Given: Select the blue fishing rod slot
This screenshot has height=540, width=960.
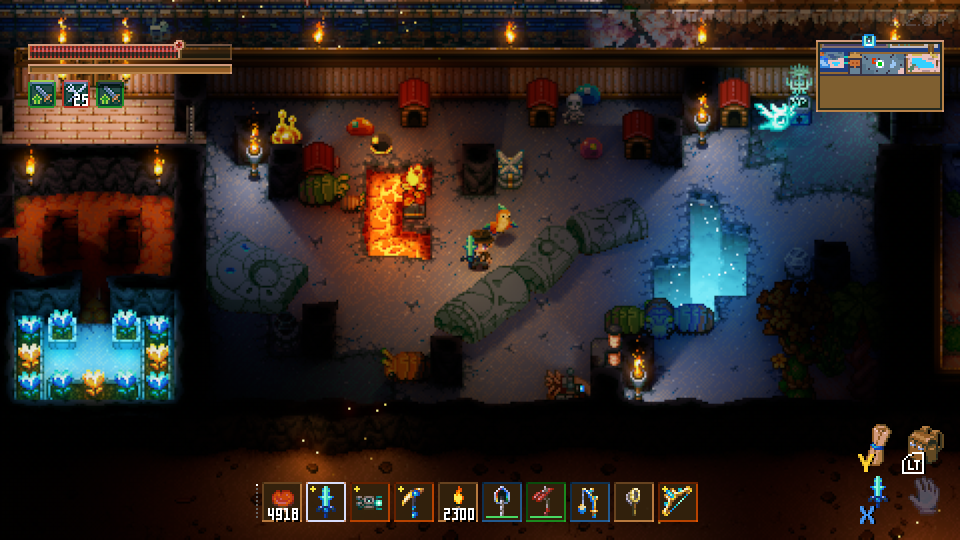Looking at the screenshot, I should click(x=590, y=502).
